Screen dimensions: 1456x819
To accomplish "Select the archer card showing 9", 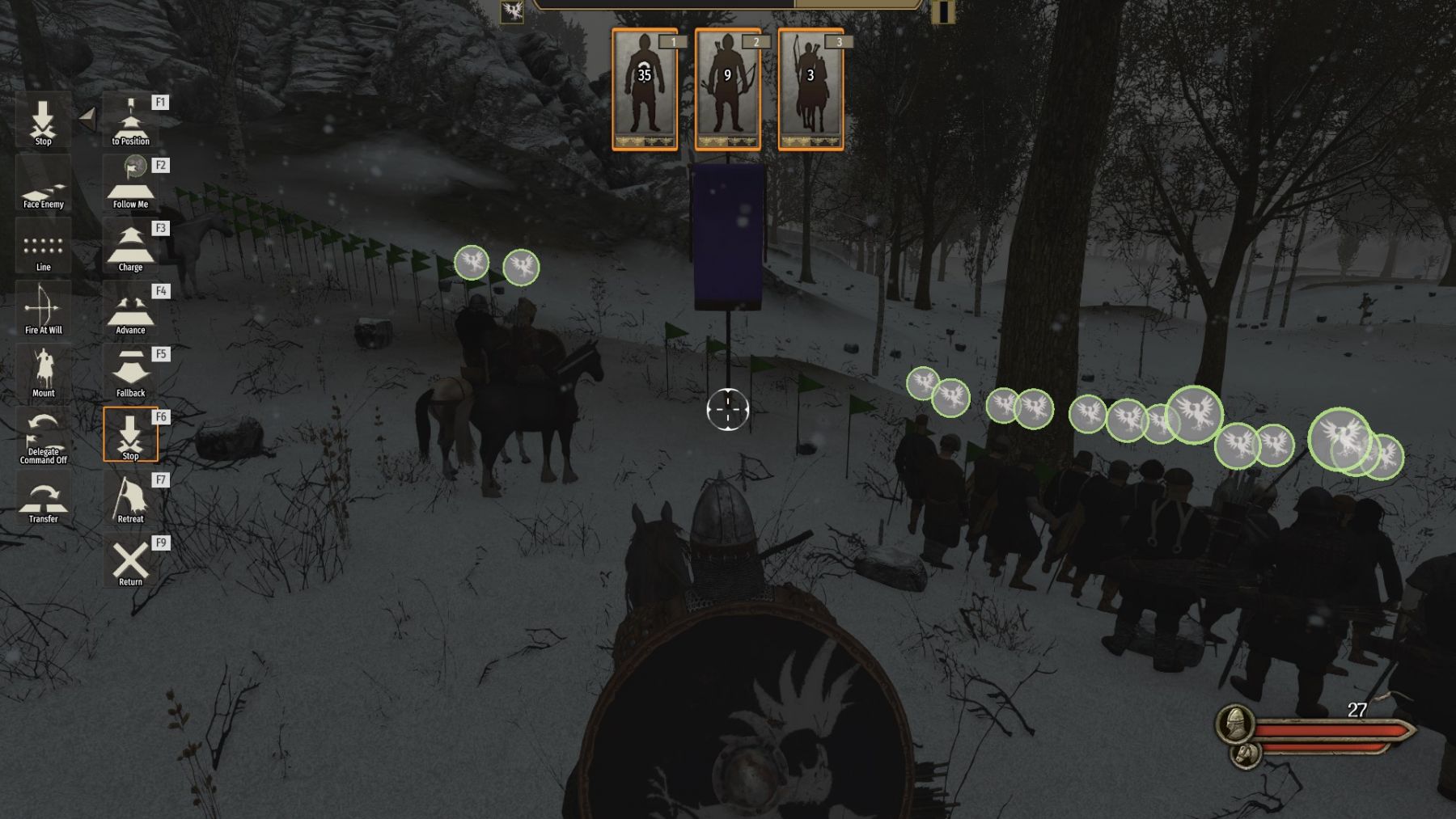I will pyautogui.click(x=727, y=90).
